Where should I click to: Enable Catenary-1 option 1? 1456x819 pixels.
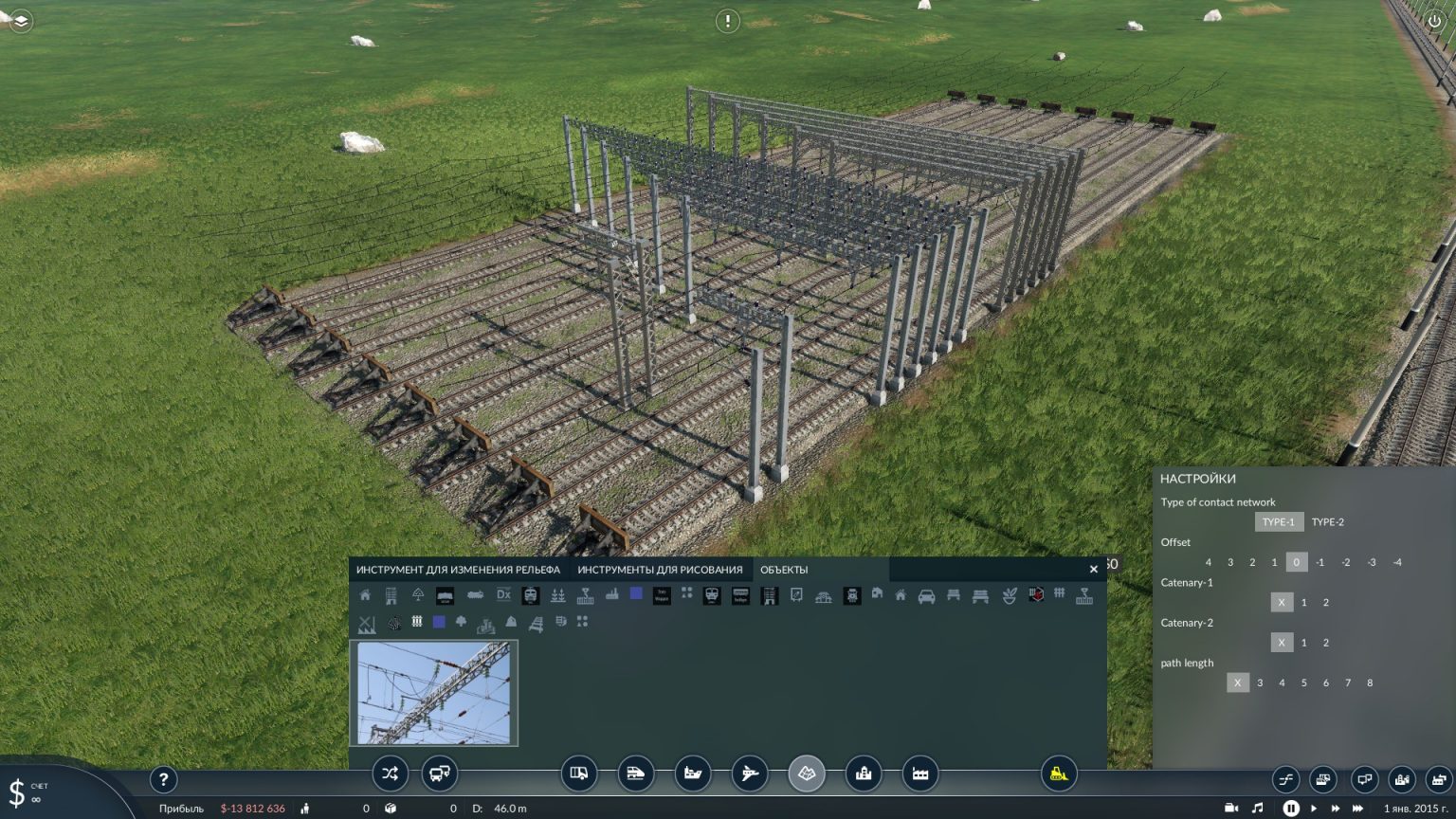(1302, 603)
